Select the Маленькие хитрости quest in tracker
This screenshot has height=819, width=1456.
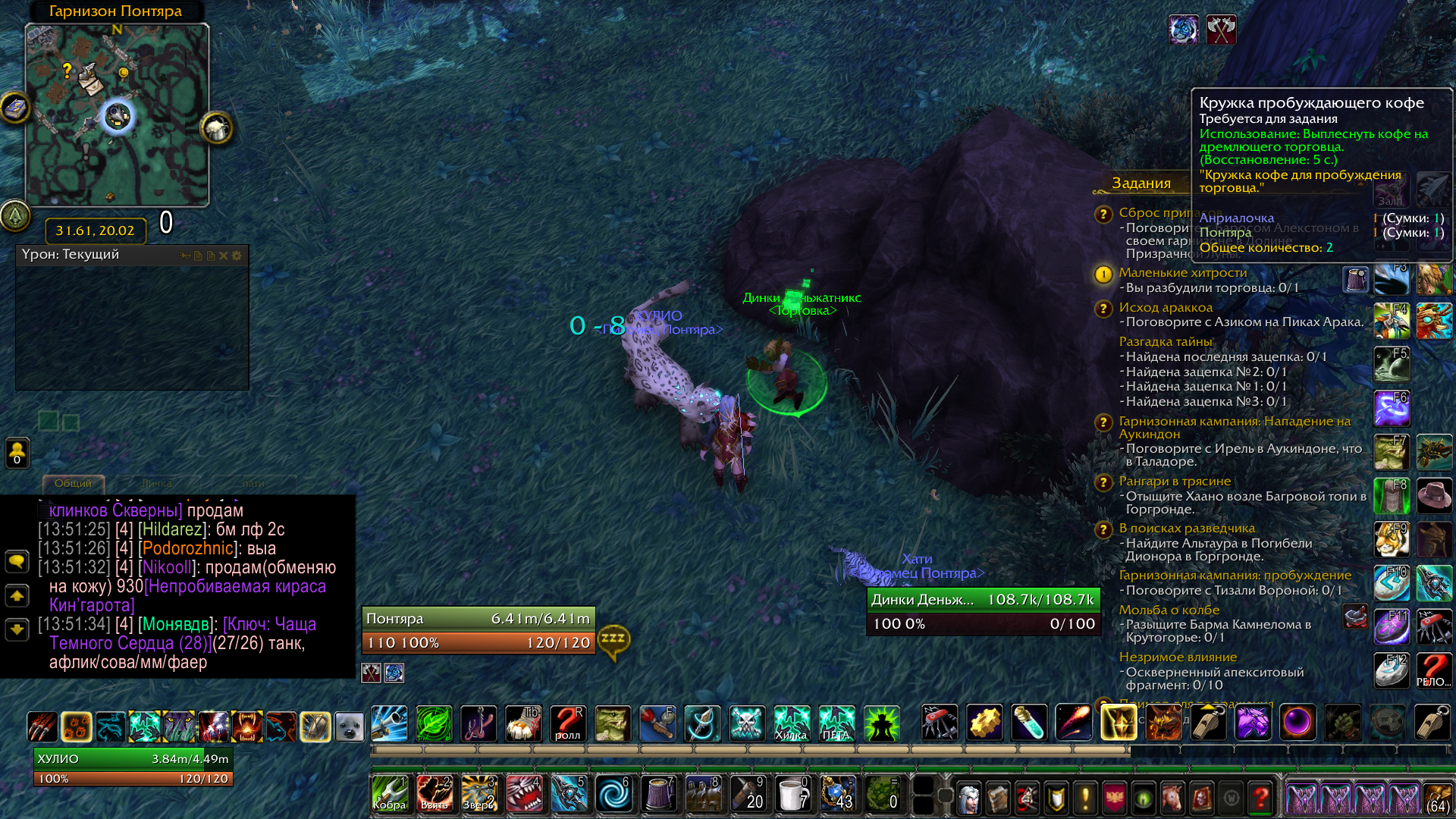[x=1182, y=273]
